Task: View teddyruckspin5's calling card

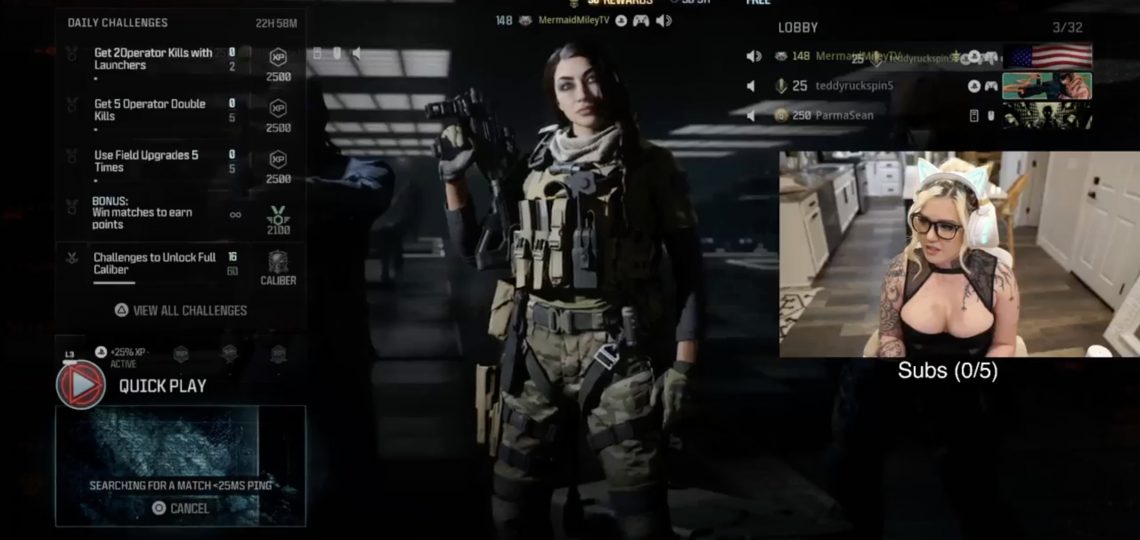Action: point(1047,86)
